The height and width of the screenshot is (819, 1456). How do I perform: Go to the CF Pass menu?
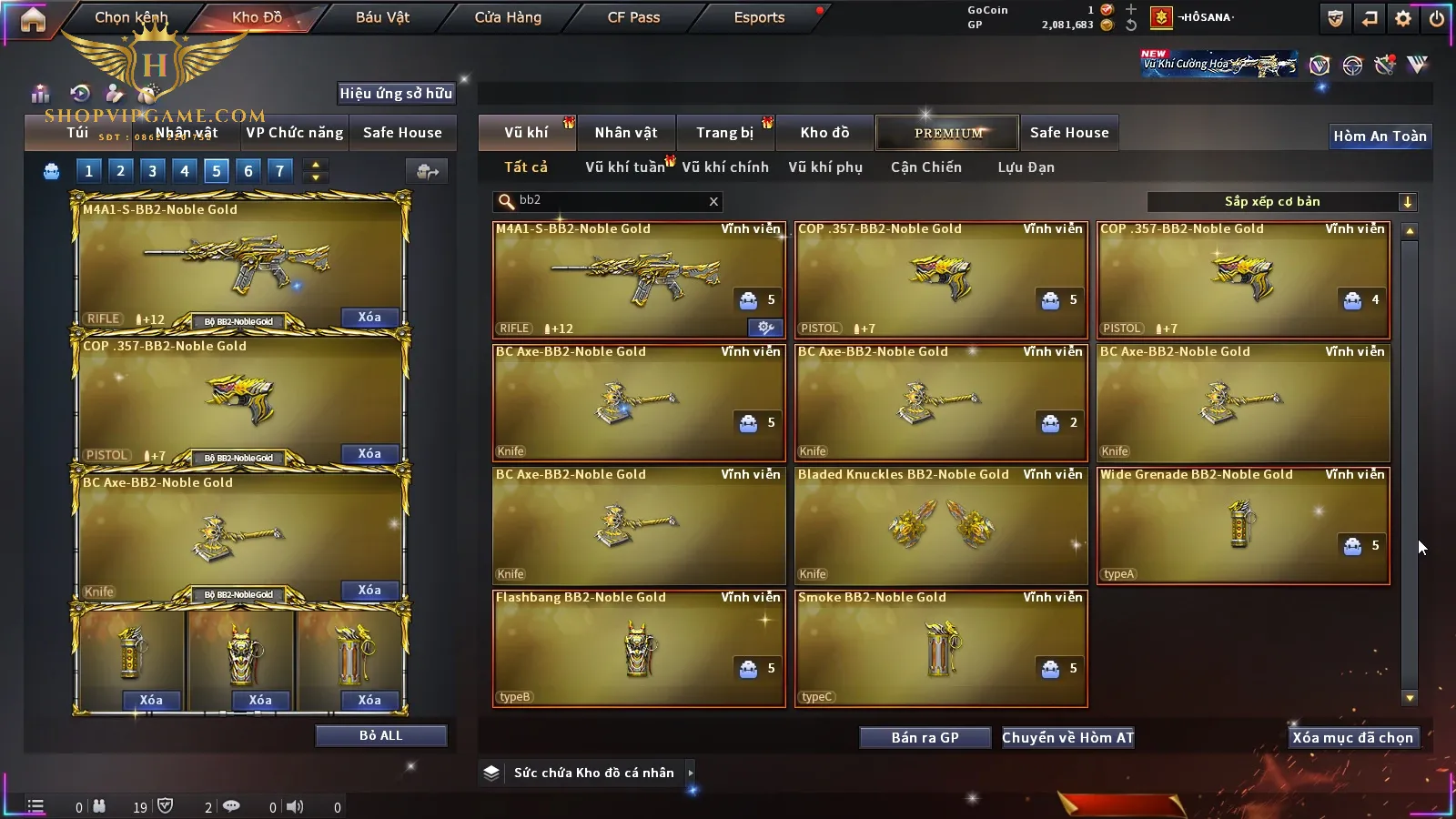tap(633, 17)
